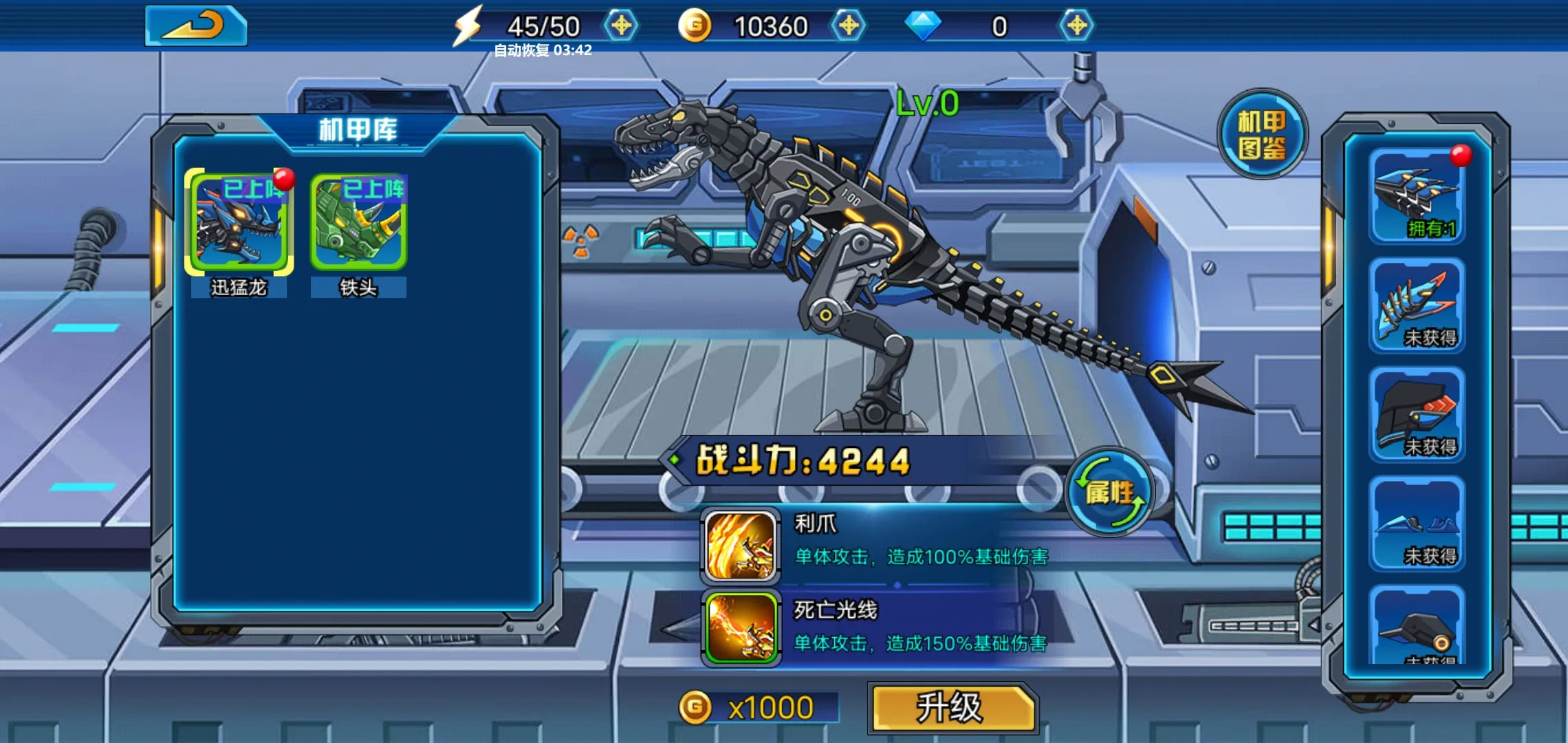
Task: Inspect the 死亡光线 skill icon
Action: coord(741,628)
